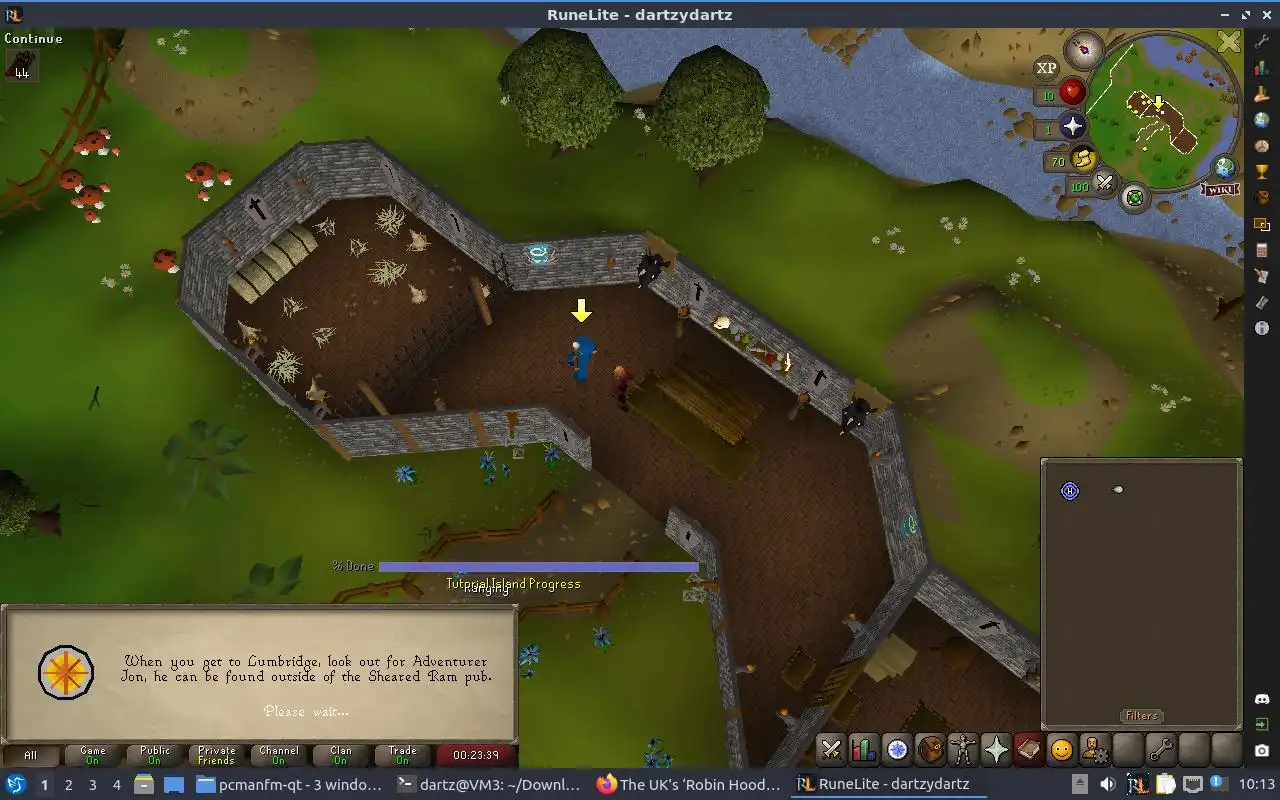Open the Wiki lookup banner

1221,190
